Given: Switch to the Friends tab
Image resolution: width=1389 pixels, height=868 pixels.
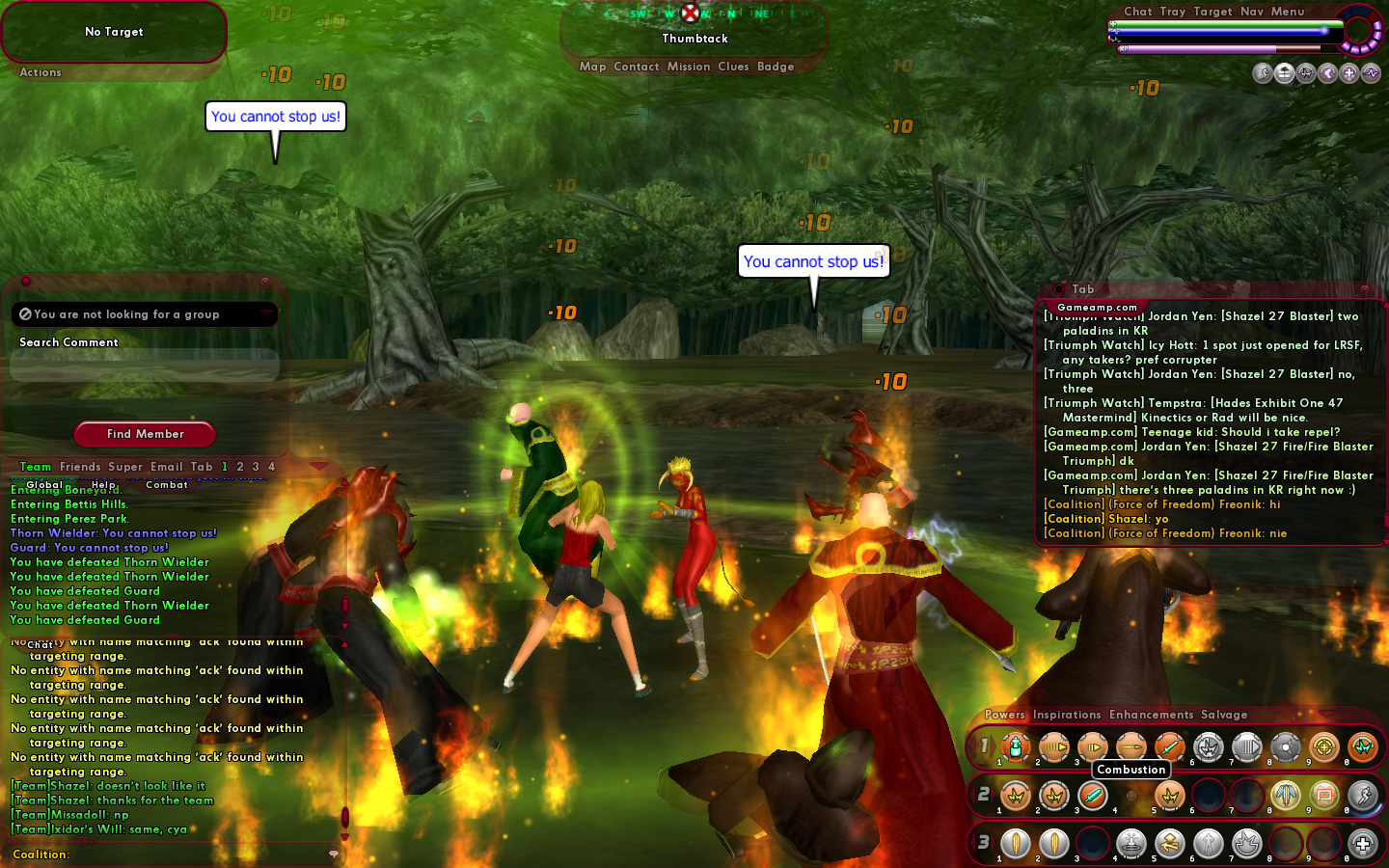Looking at the screenshot, I should [x=80, y=467].
